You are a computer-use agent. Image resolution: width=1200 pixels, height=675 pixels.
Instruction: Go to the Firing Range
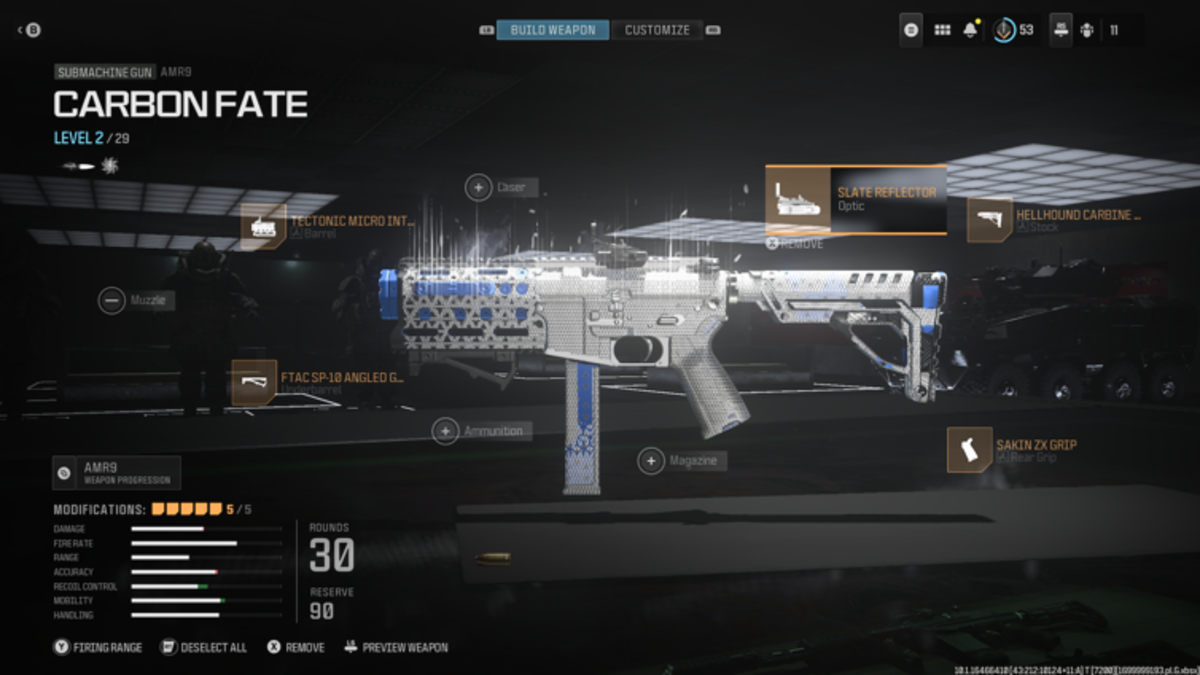pyautogui.click(x=98, y=647)
